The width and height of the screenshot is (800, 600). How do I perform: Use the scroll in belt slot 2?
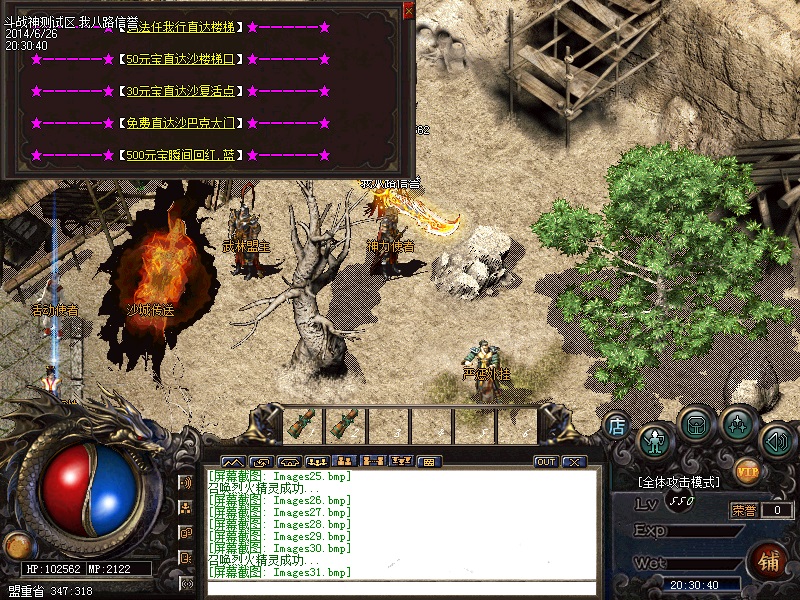(x=345, y=424)
